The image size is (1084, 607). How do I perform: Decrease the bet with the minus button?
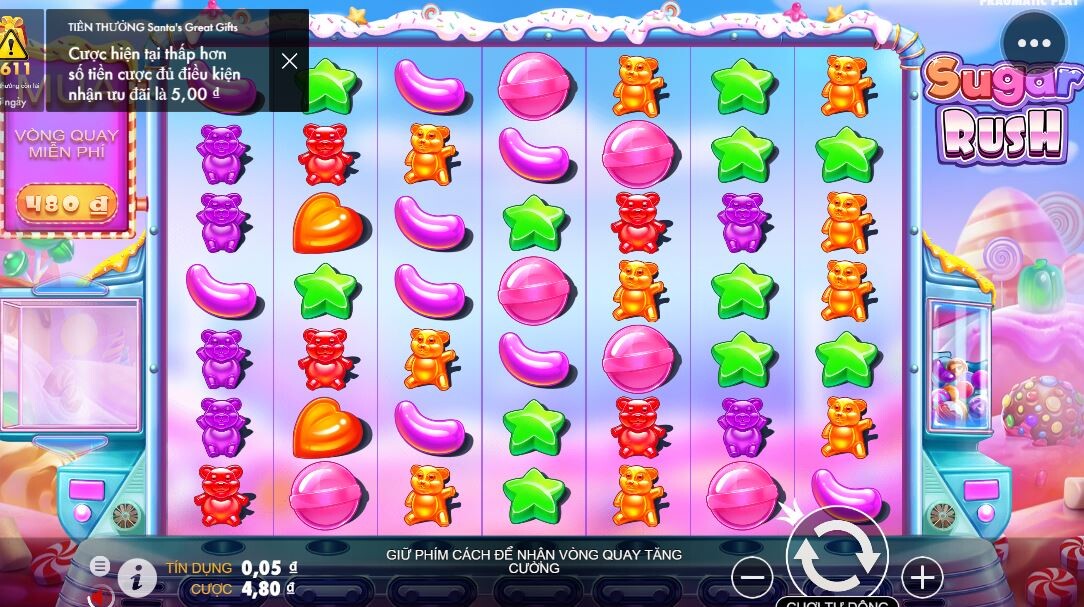tap(752, 577)
